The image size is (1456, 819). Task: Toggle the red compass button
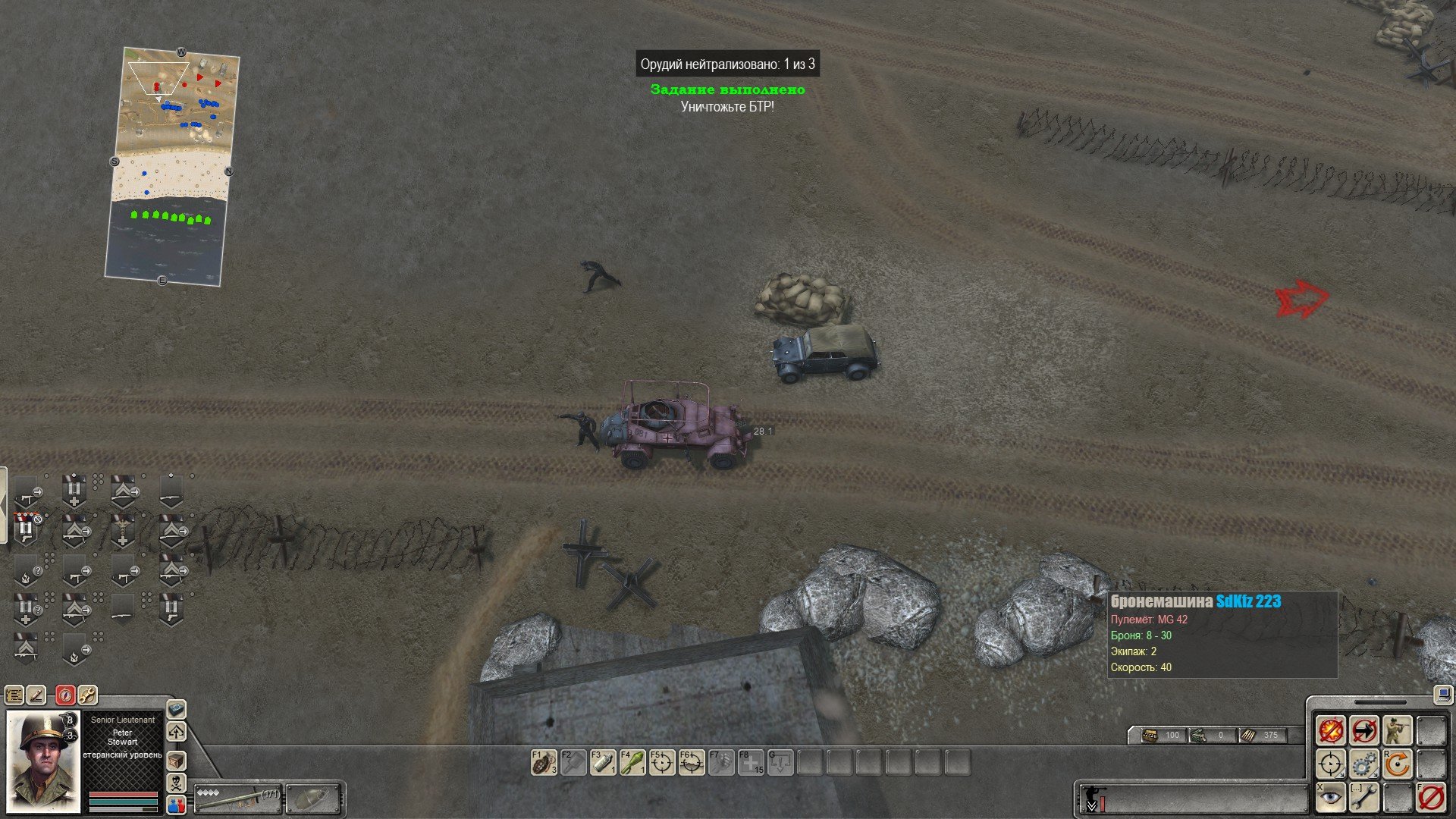(x=66, y=694)
